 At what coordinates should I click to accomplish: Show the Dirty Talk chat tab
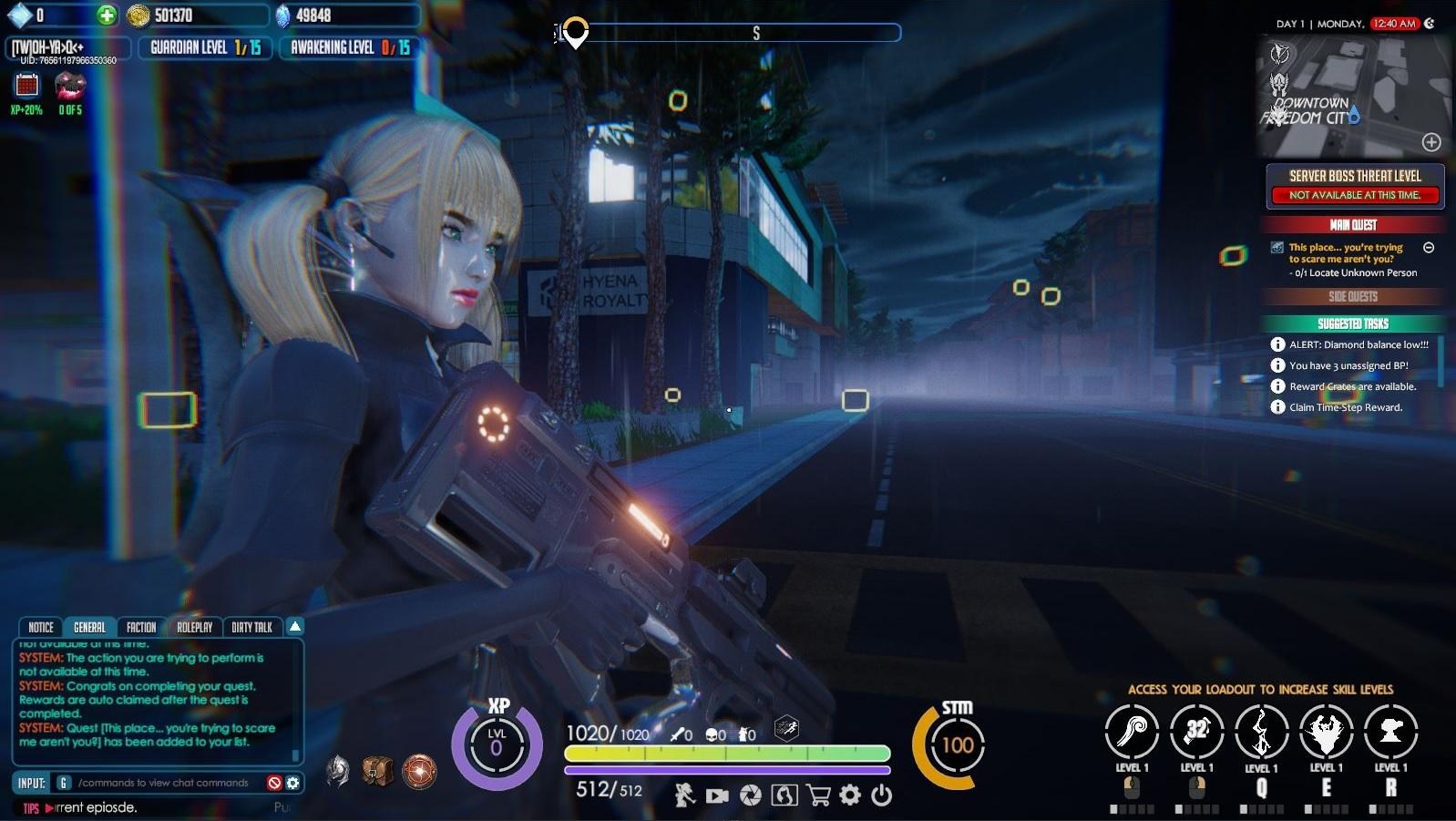(251, 627)
